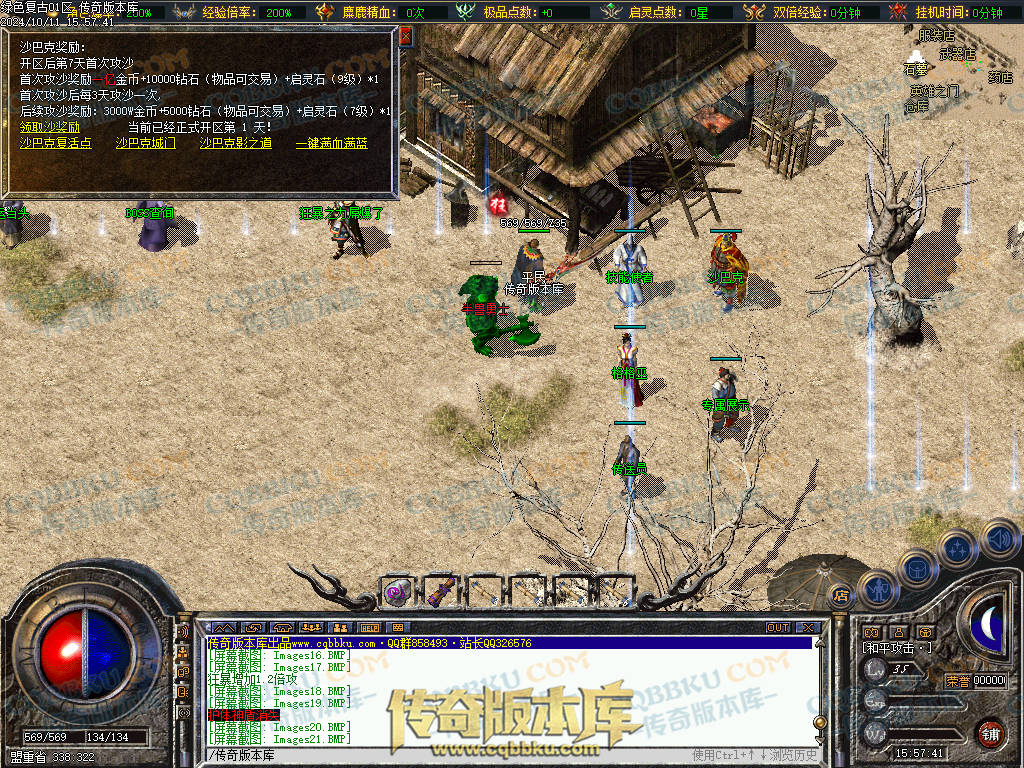Close the Sabak reward dialog
The width and height of the screenshot is (1024, 768).
[x=406, y=35]
